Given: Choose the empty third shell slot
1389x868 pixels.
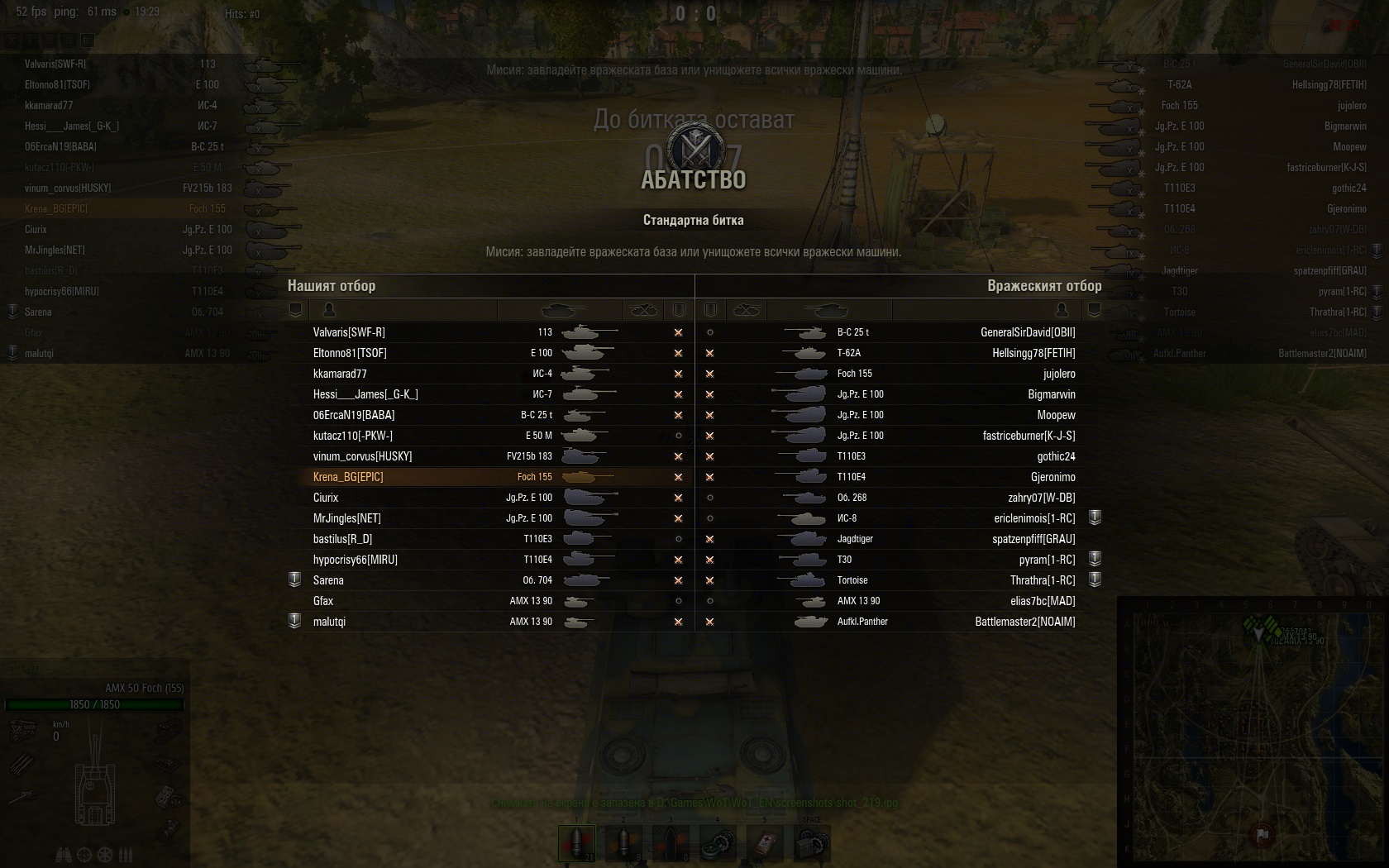Looking at the screenshot, I should click(x=670, y=843).
